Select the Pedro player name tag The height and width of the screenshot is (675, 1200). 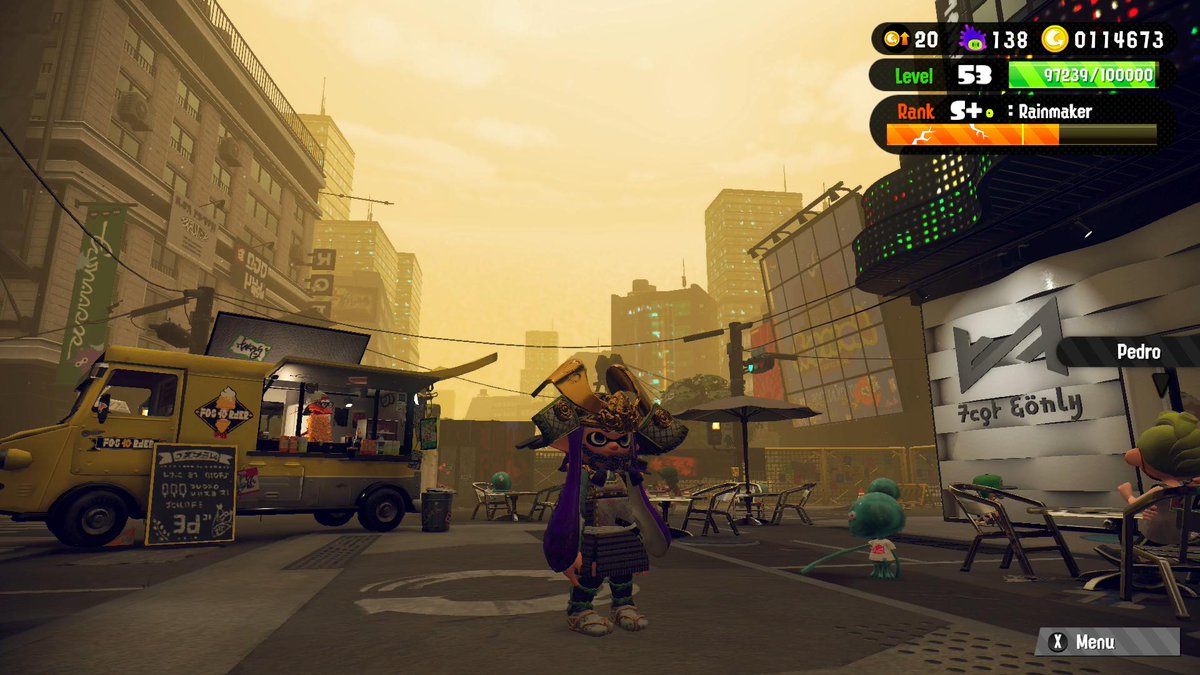pos(1138,352)
